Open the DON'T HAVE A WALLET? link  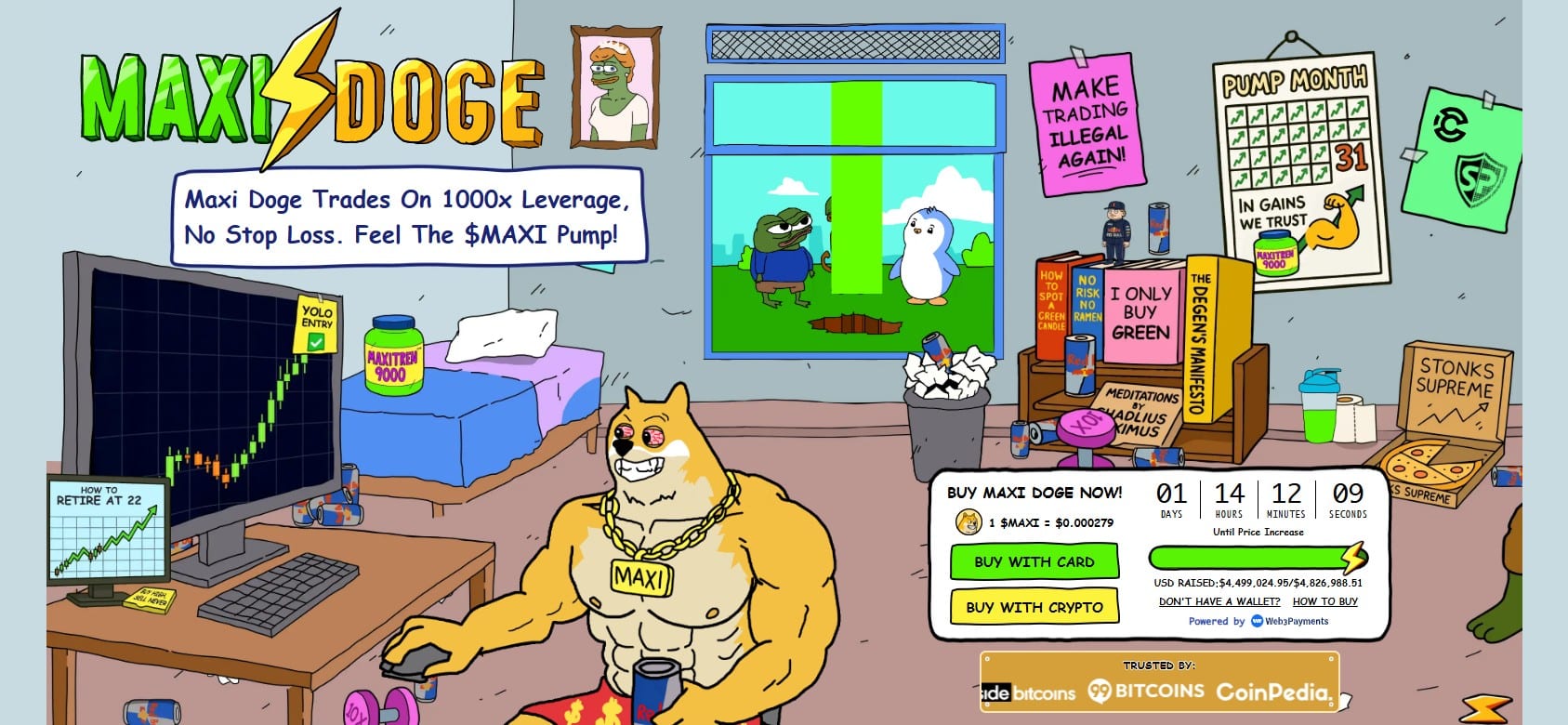pos(1219,601)
